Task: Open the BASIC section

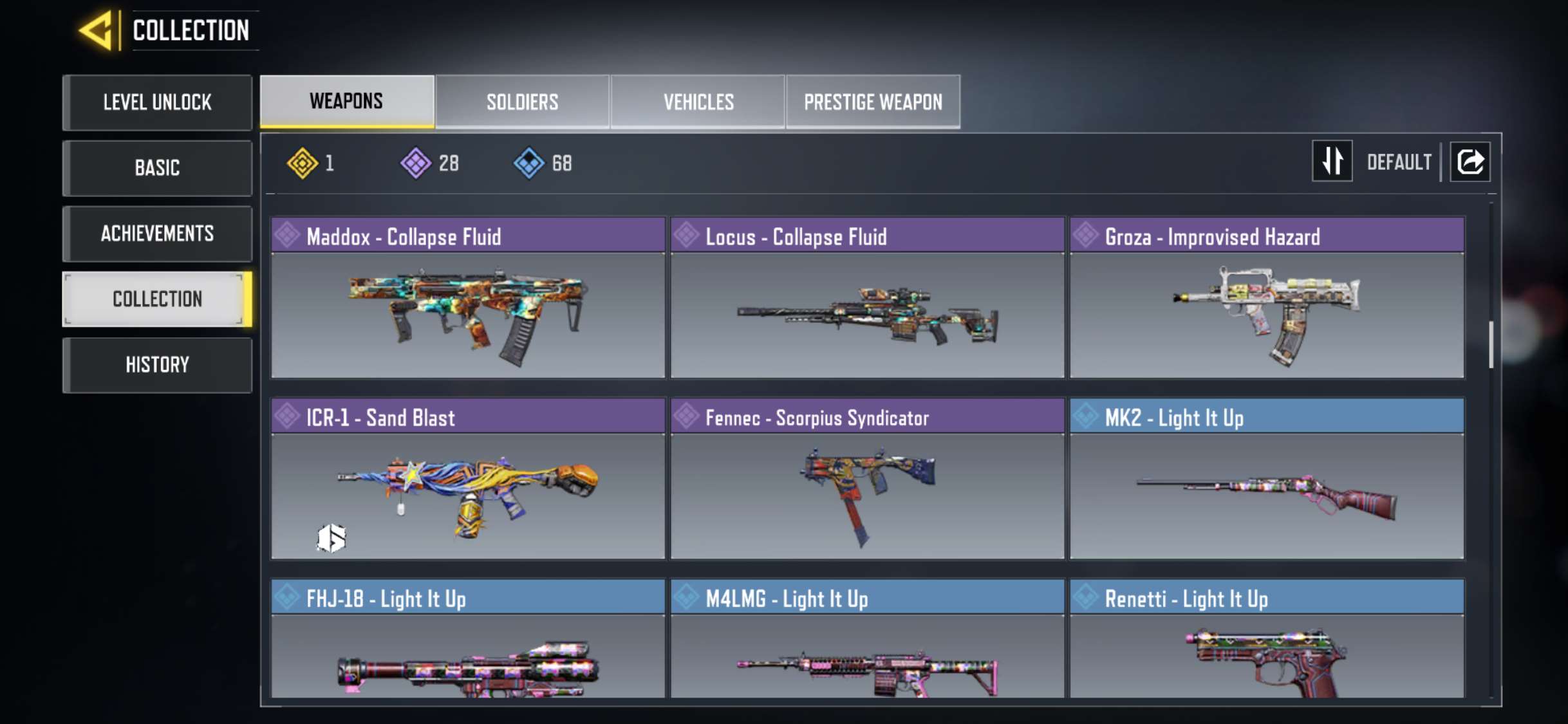Action: click(x=156, y=168)
